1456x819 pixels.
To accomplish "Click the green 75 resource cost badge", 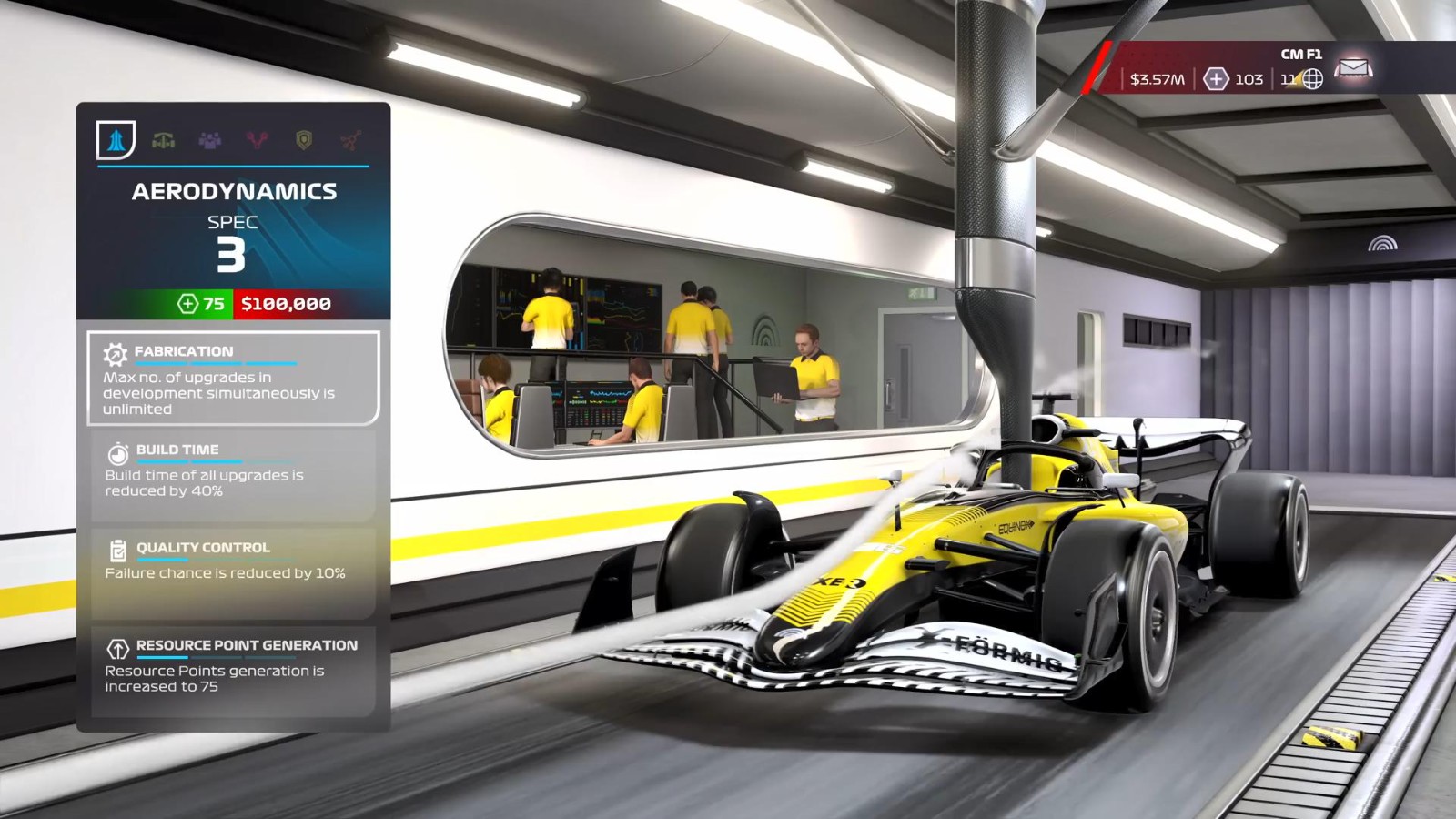I will pos(202,304).
